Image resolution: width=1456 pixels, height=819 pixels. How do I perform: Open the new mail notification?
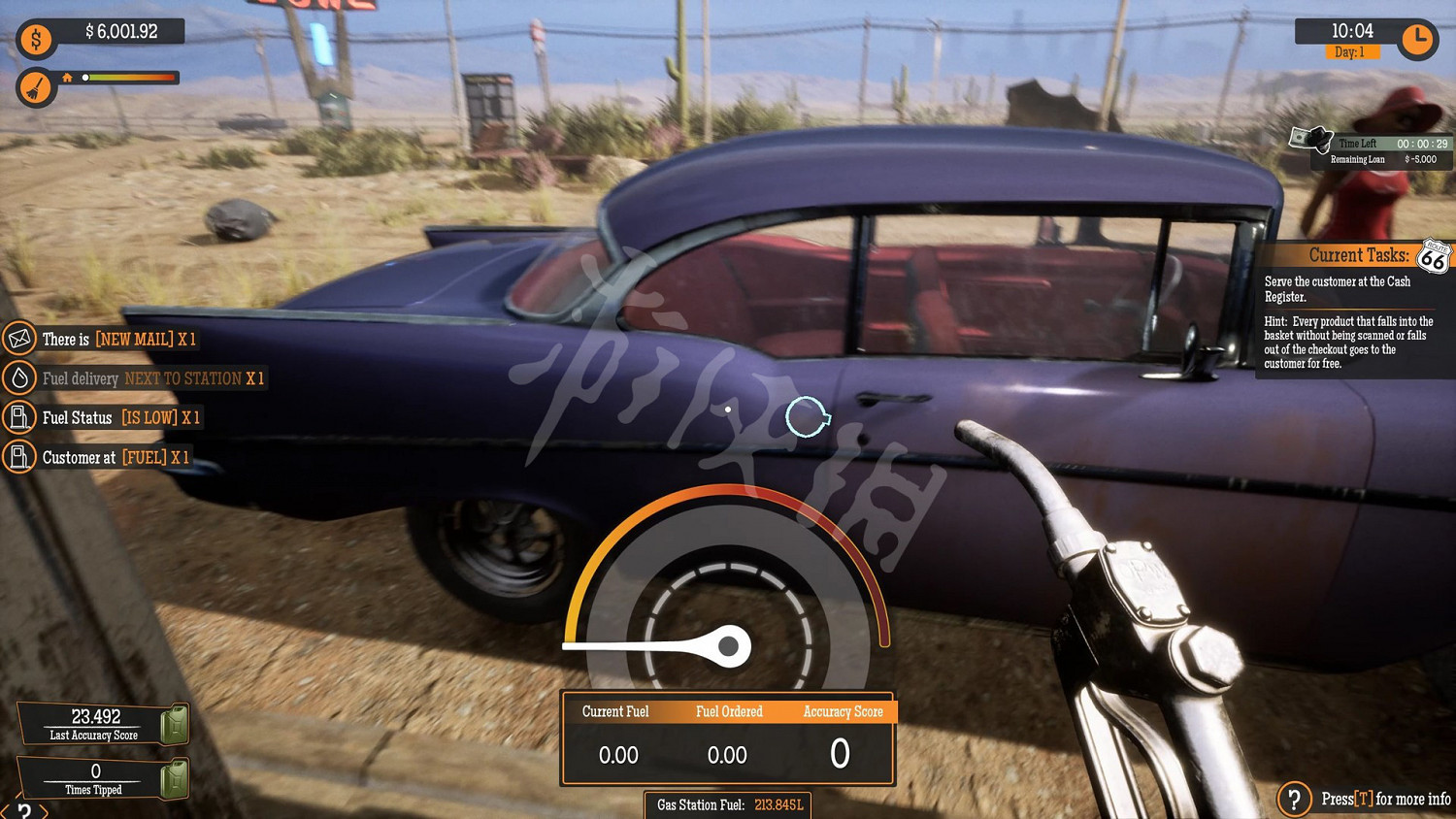(102, 339)
